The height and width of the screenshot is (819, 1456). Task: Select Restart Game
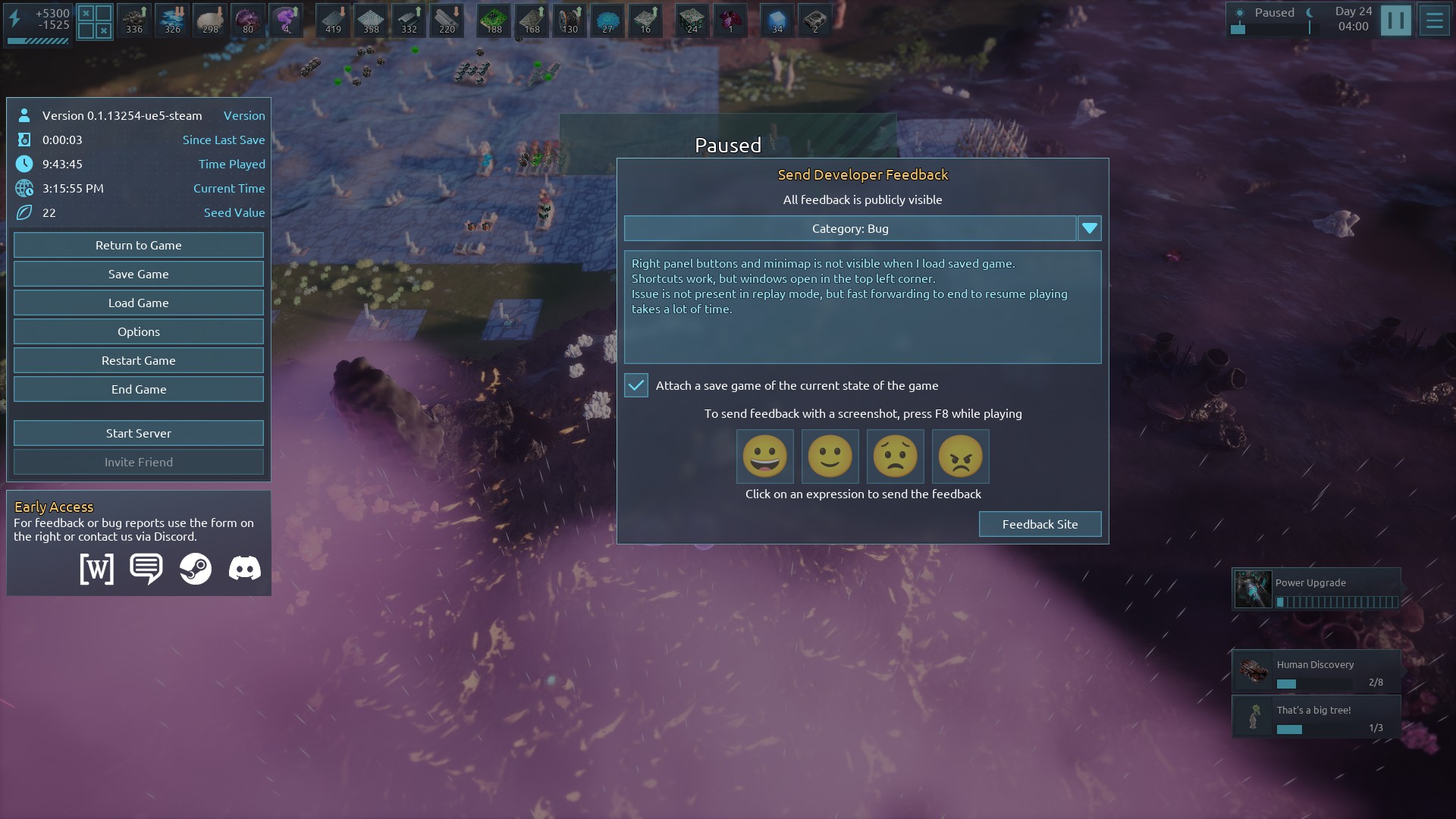(x=138, y=360)
